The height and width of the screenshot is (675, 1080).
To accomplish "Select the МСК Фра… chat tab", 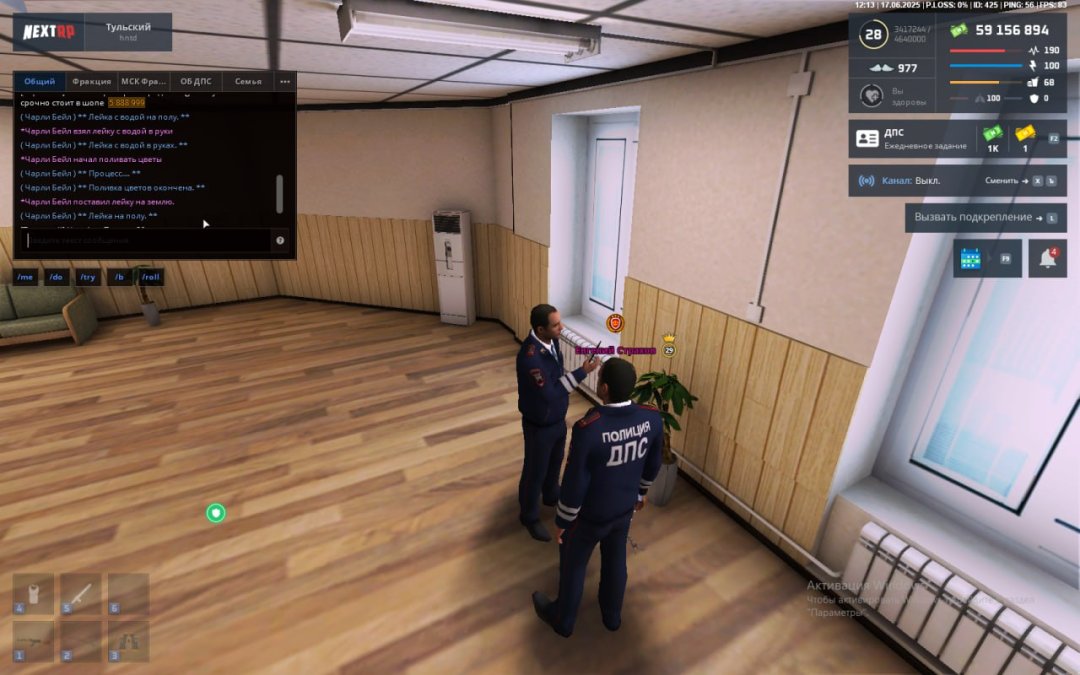I will point(144,81).
